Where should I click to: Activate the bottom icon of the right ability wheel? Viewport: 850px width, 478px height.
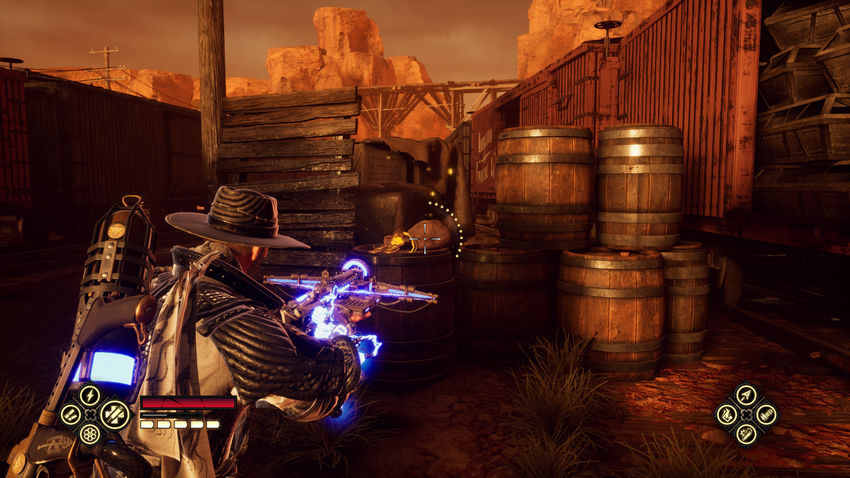pyautogui.click(x=746, y=433)
